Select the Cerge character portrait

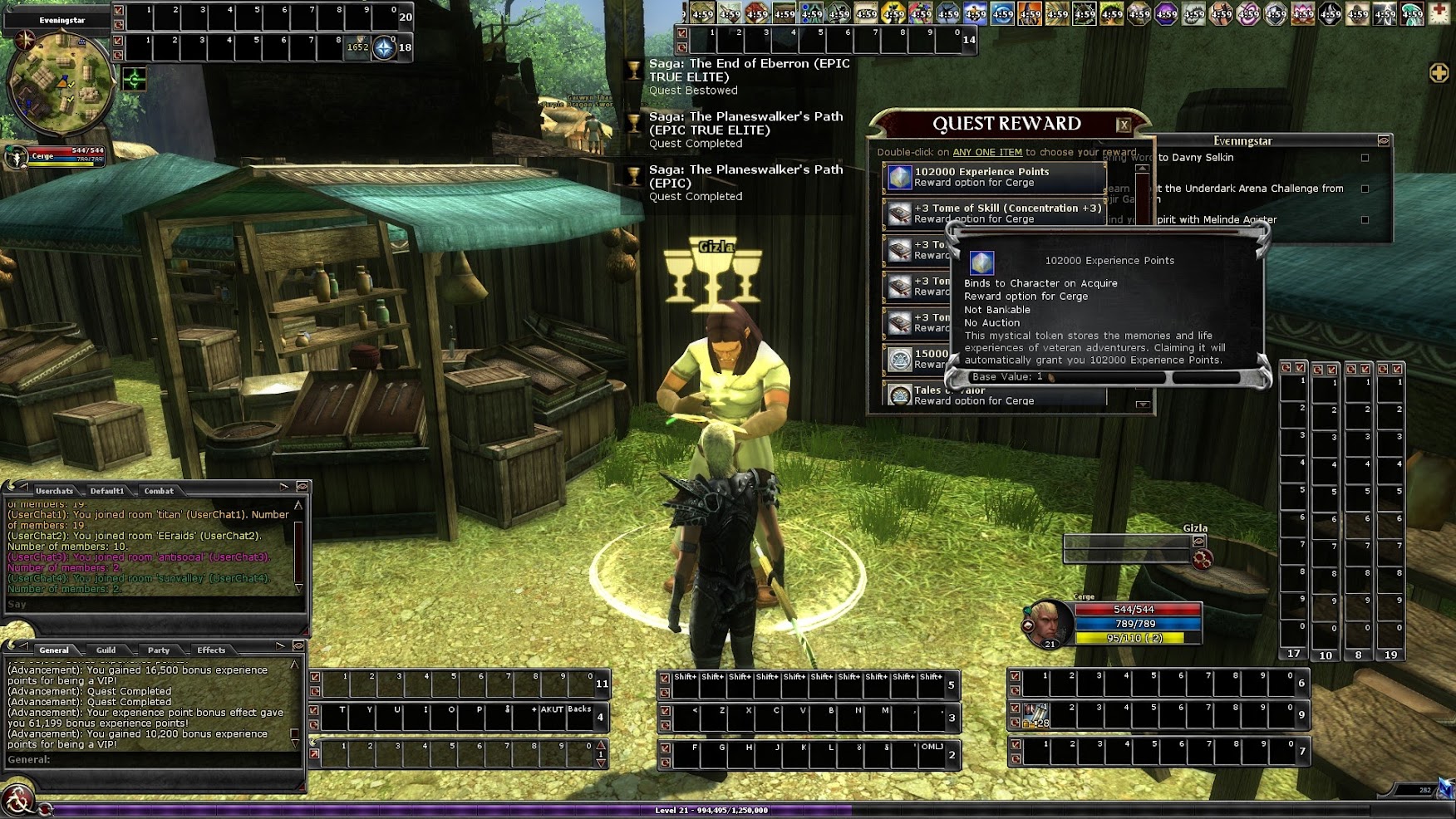click(x=1047, y=623)
